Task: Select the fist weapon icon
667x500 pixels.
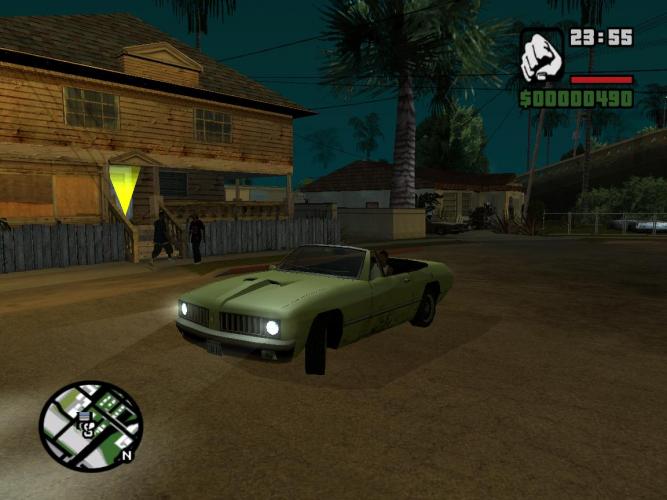Action: [541, 56]
